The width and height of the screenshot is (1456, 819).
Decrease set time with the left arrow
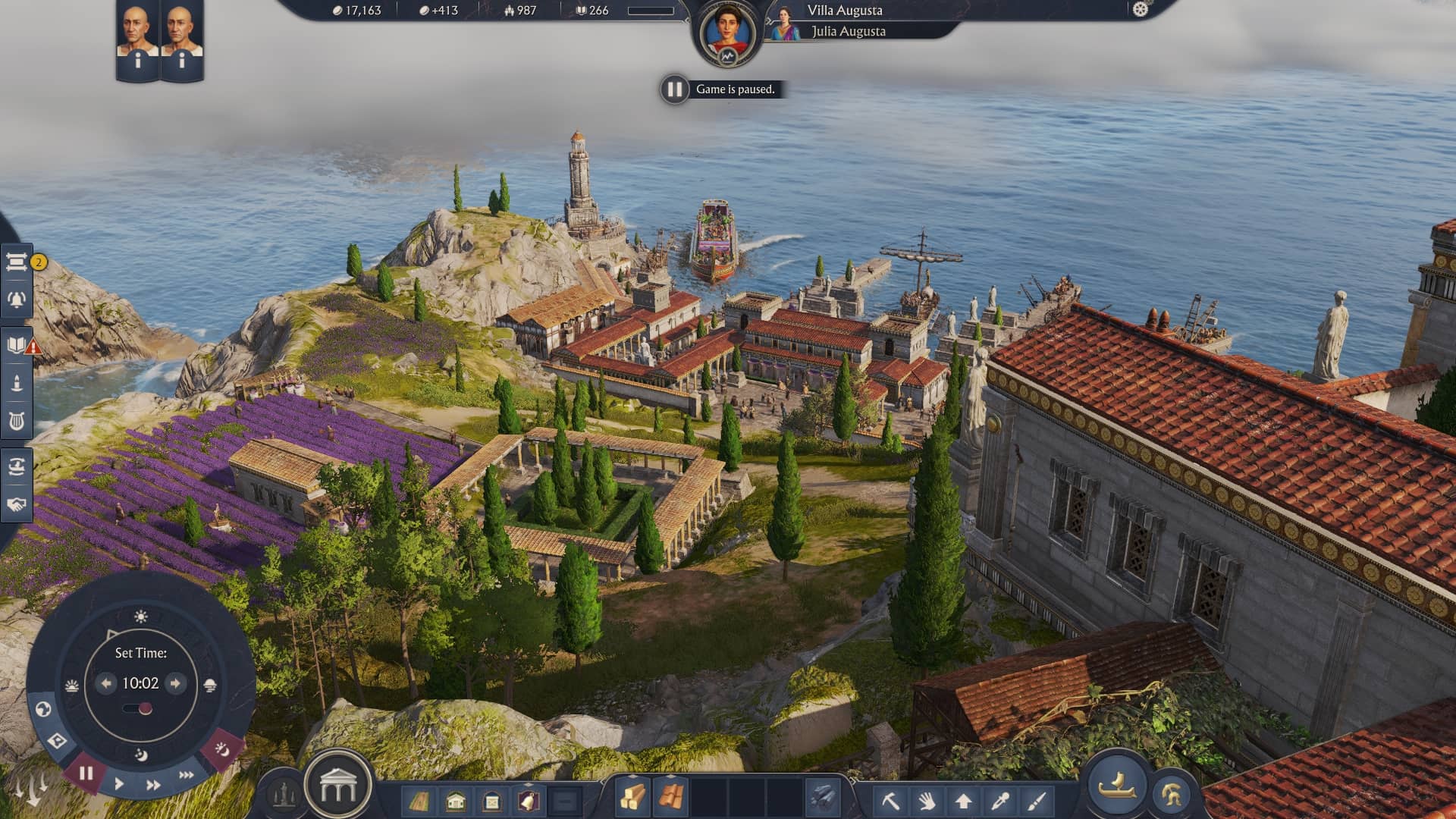(106, 683)
